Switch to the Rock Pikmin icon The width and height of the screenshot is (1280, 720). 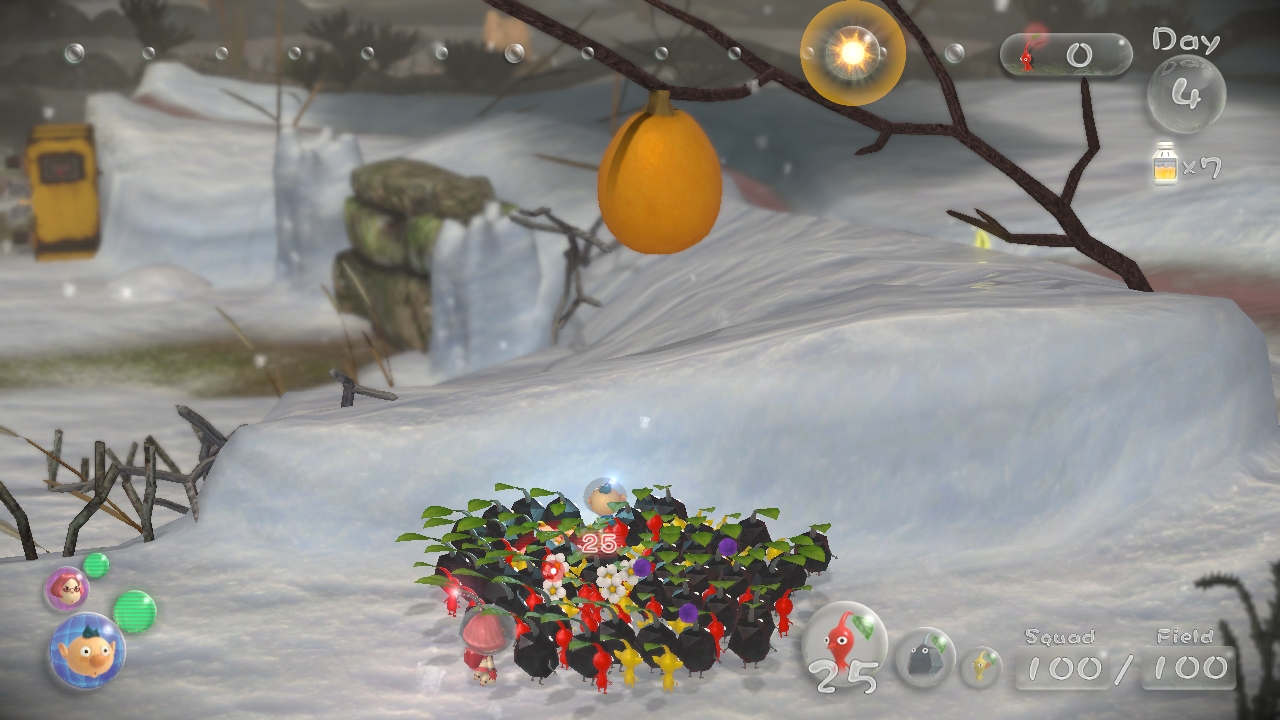point(924,657)
